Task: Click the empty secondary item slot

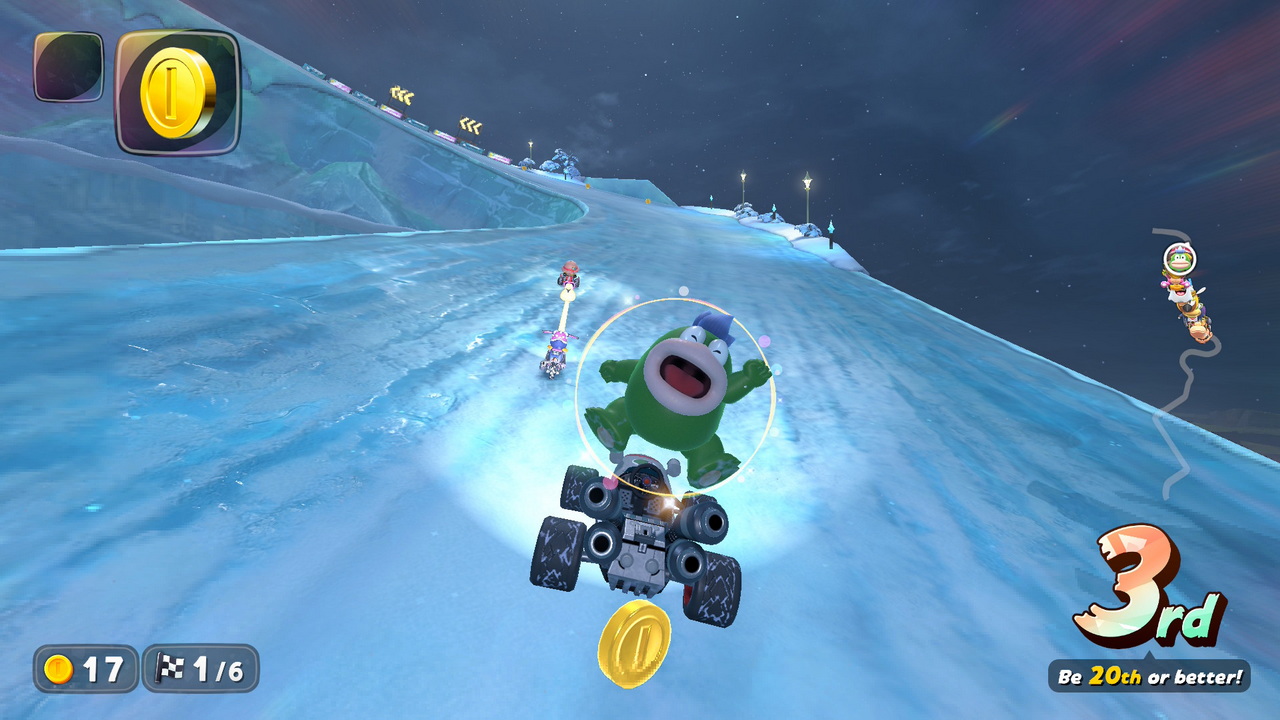Action: point(68,66)
